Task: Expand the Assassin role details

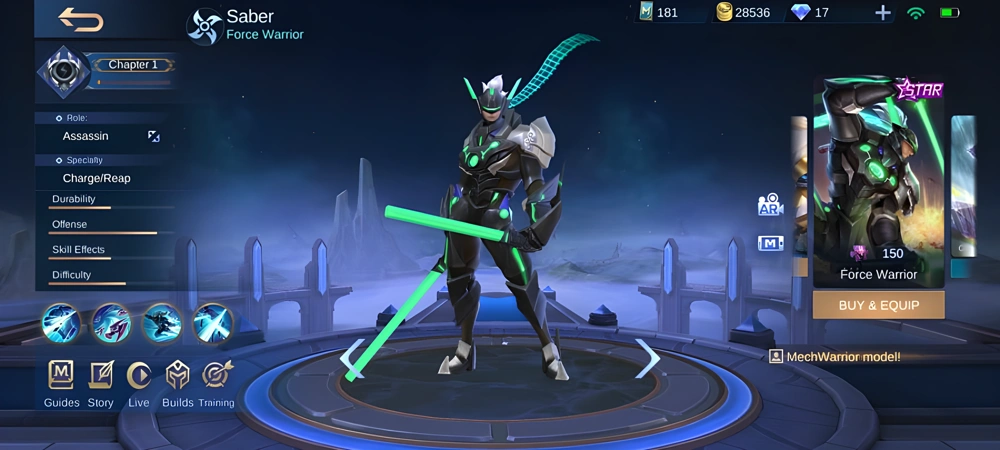Action: tap(153, 136)
